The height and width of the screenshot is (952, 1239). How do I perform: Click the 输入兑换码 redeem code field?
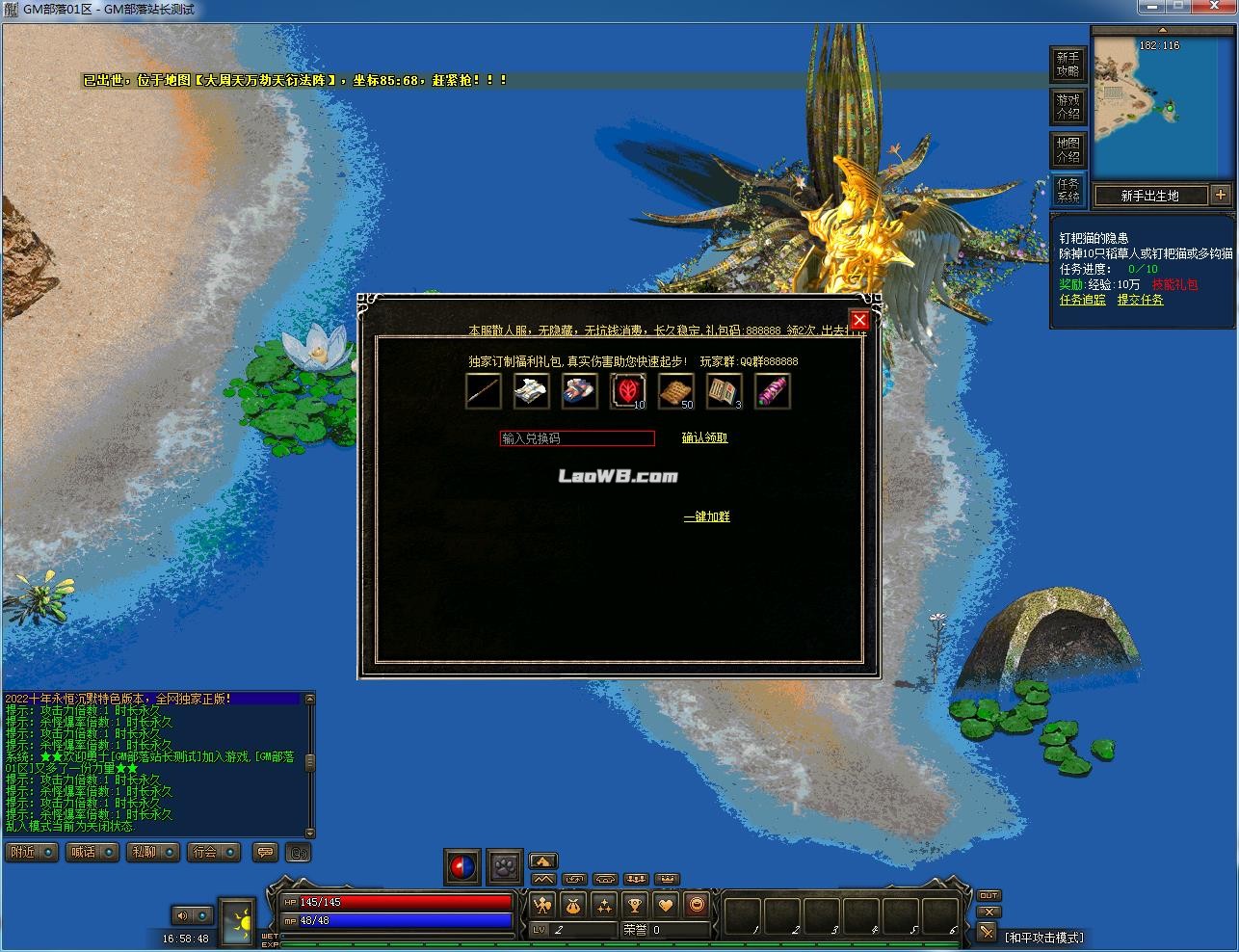(576, 438)
